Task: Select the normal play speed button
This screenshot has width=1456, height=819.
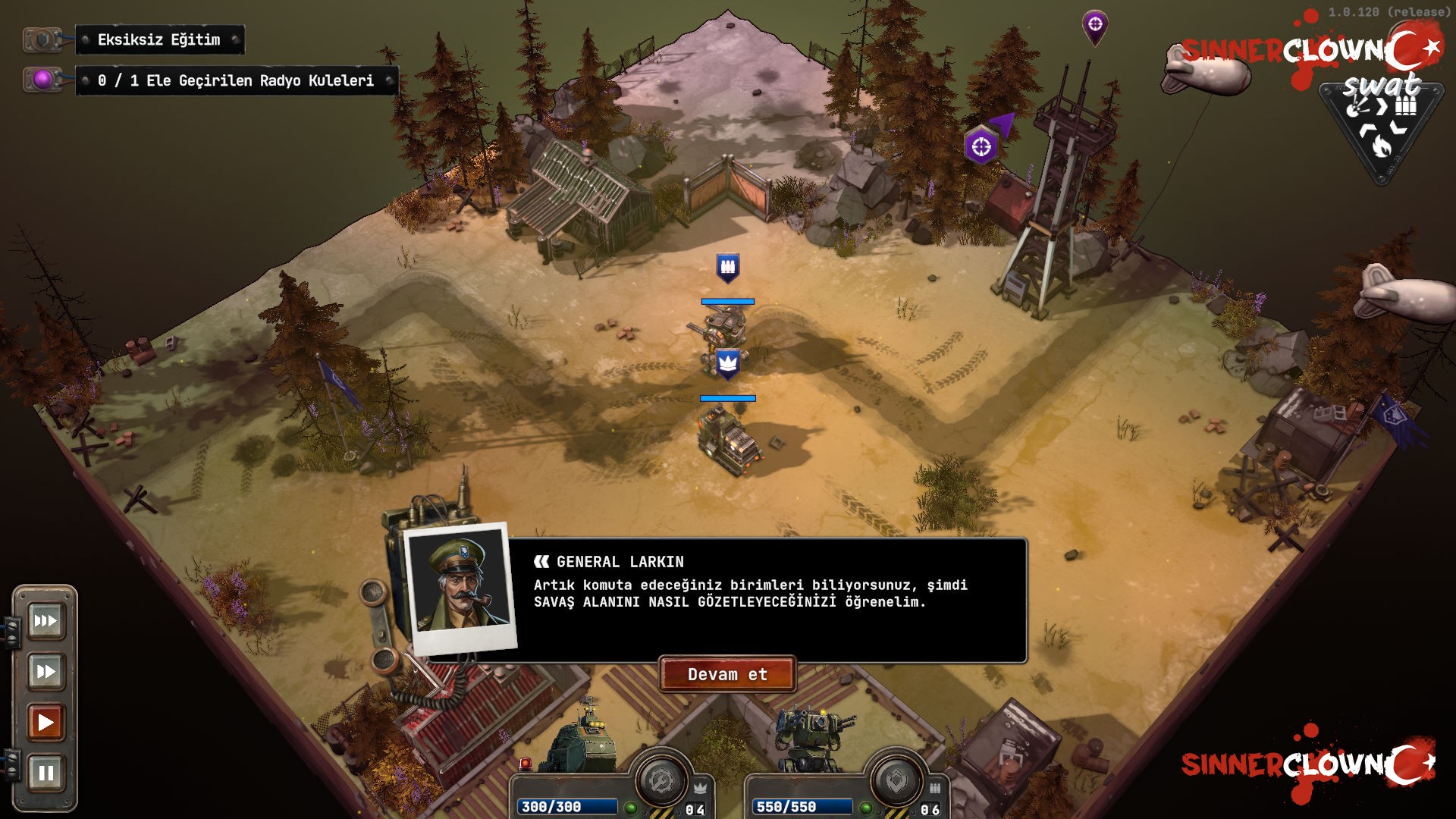Action: 45,722
